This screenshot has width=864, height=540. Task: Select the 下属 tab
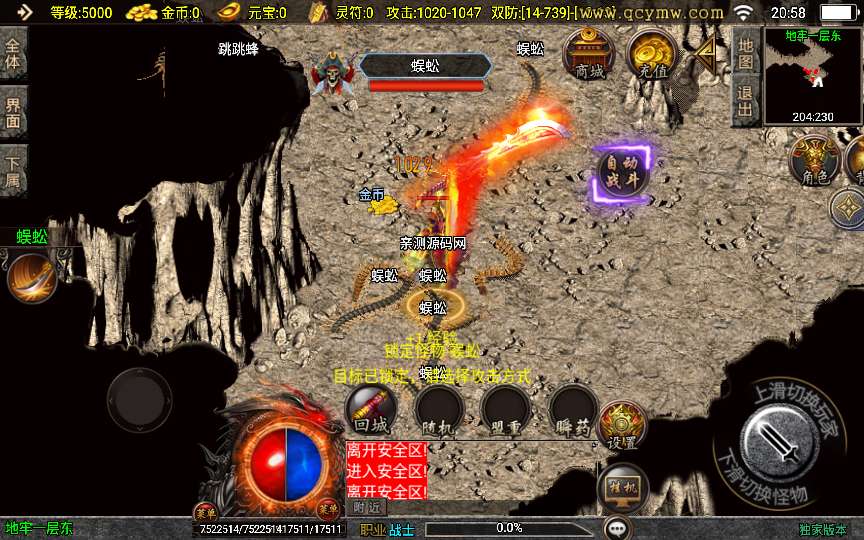pos(13,169)
